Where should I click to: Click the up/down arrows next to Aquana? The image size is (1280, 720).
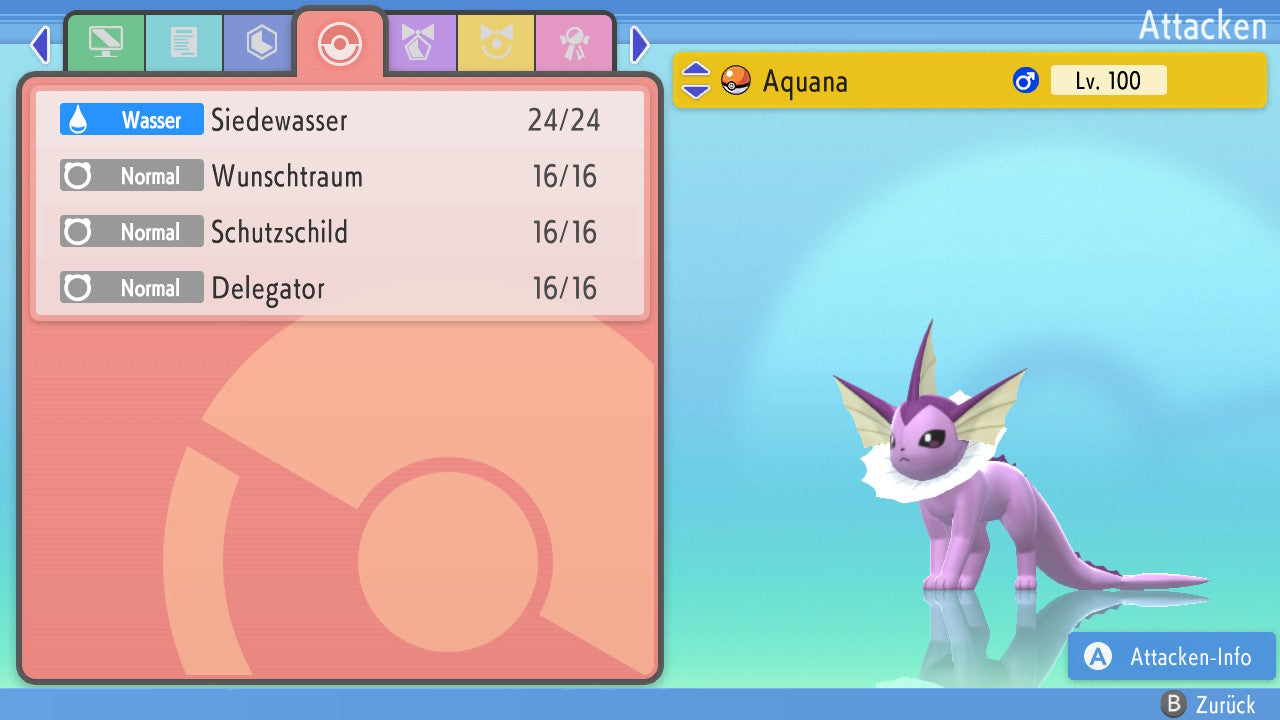click(696, 81)
